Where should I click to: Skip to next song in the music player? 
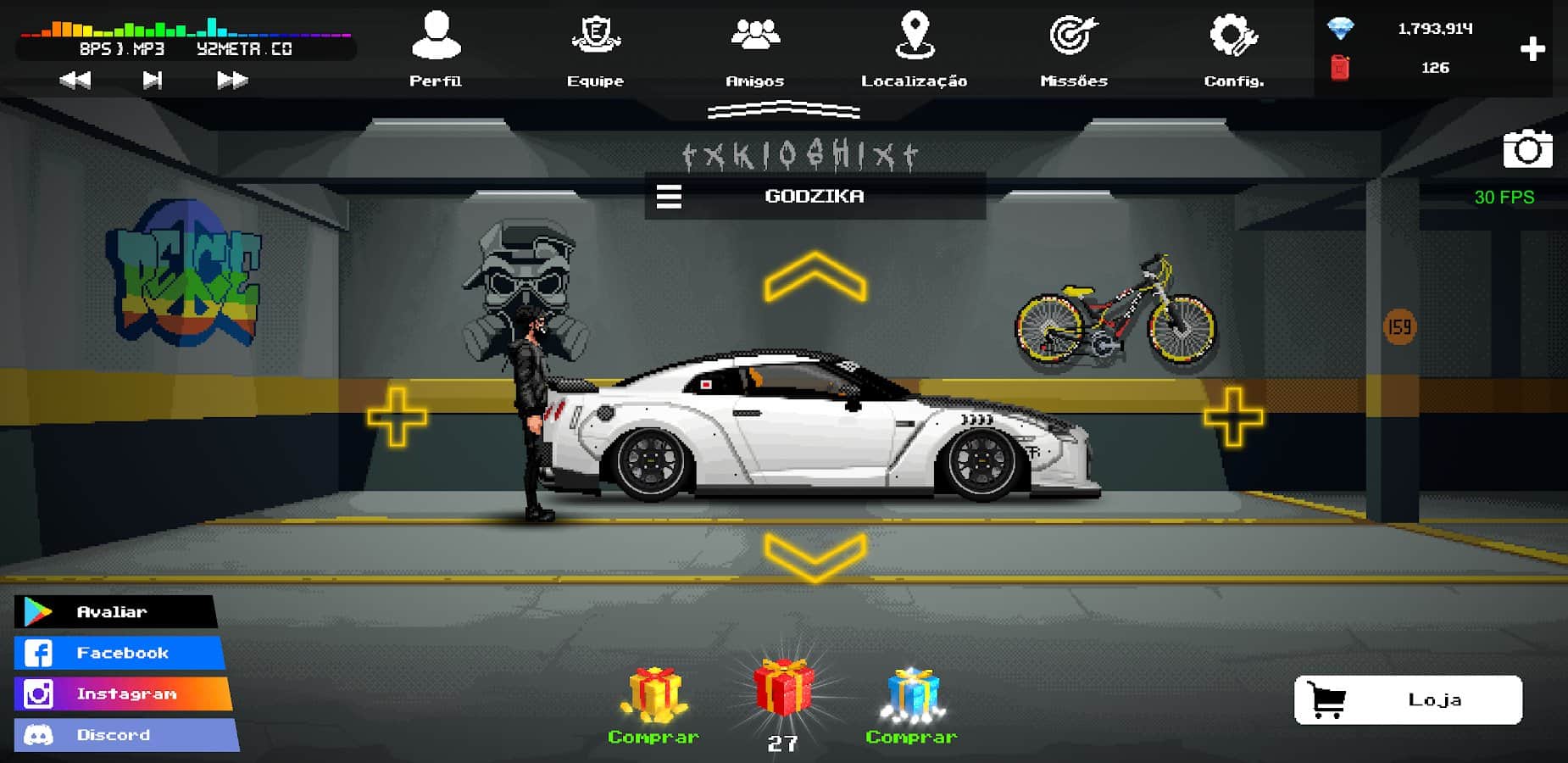tap(151, 79)
